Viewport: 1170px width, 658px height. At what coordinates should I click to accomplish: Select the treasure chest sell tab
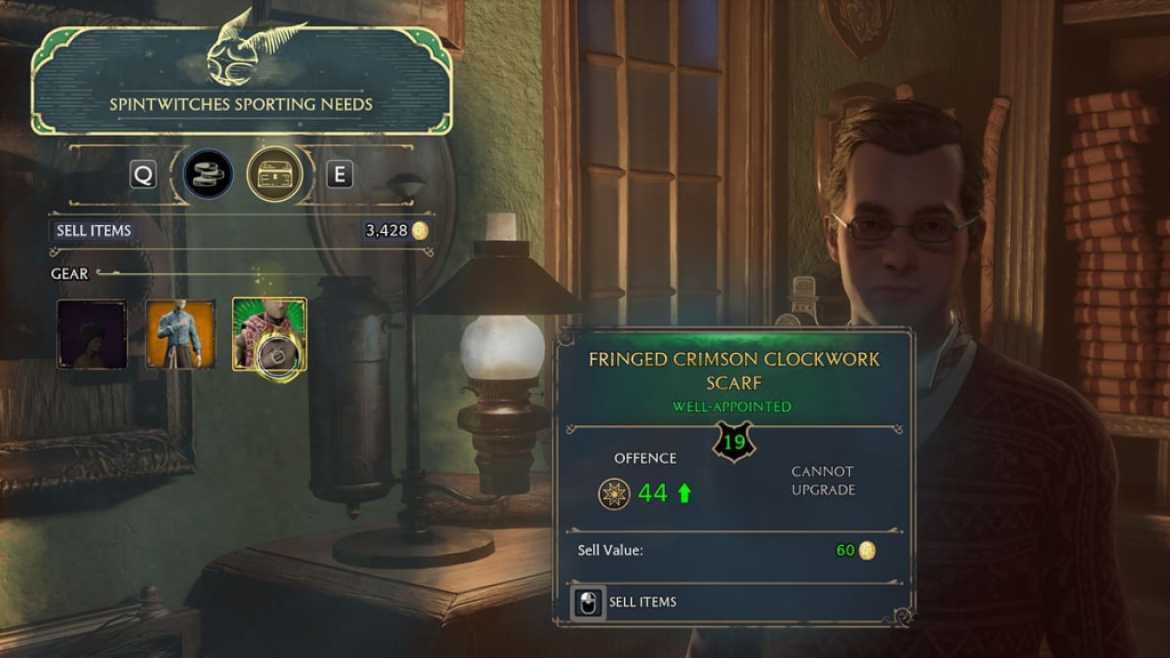coord(275,175)
